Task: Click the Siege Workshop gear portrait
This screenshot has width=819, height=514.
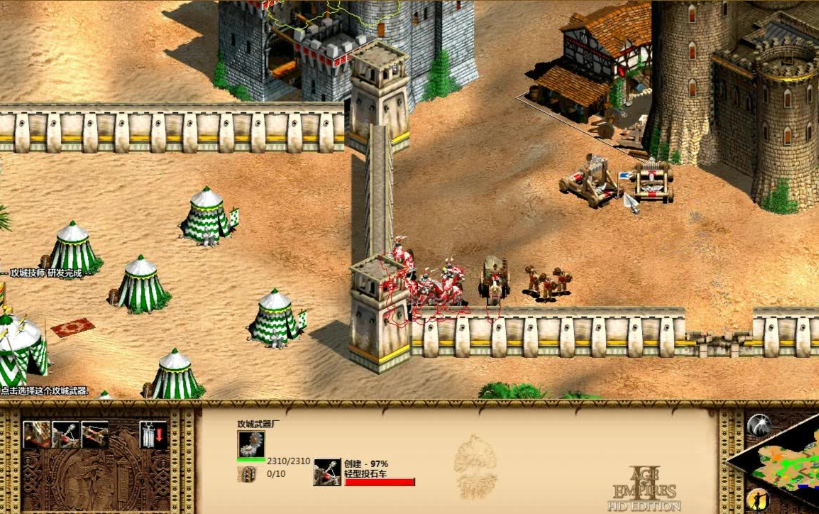Action: coord(251,445)
